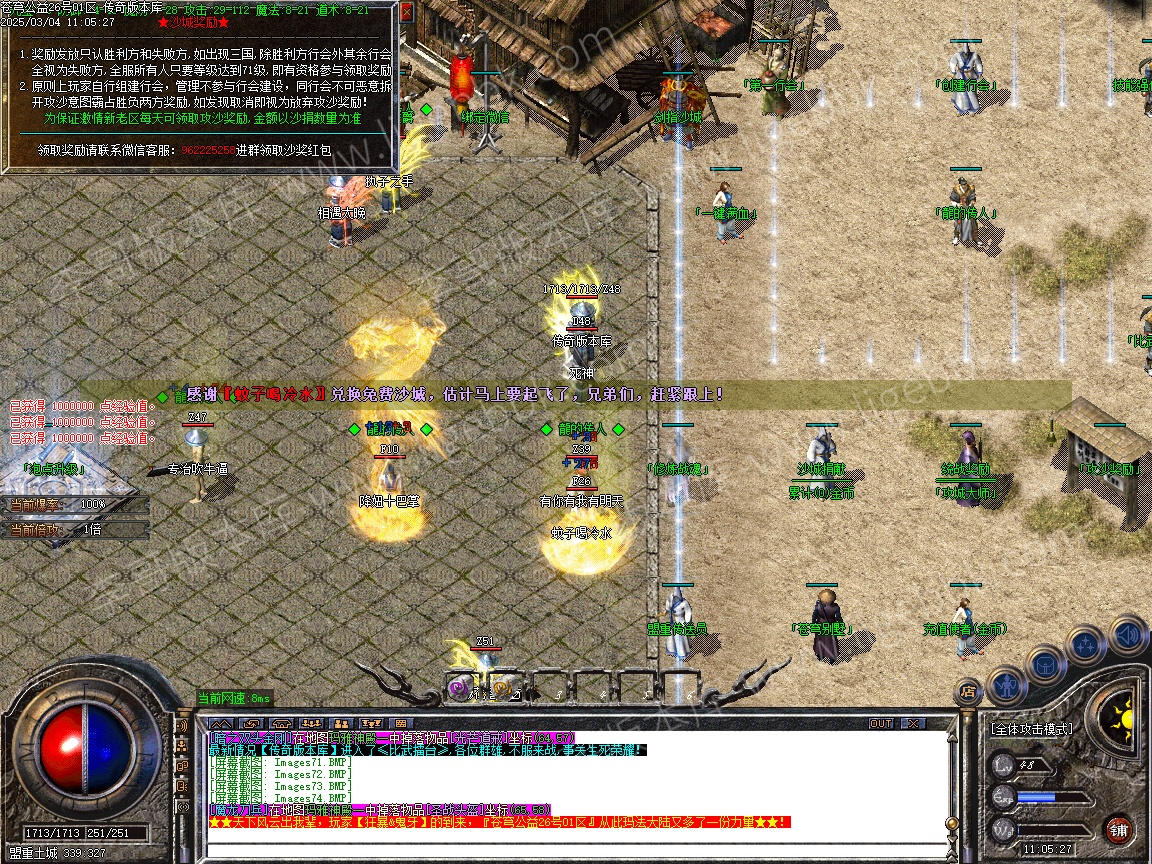Open the skills panel with sparkle stars
Image resolution: width=1152 pixels, height=864 pixels.
tap(1086, 645)
